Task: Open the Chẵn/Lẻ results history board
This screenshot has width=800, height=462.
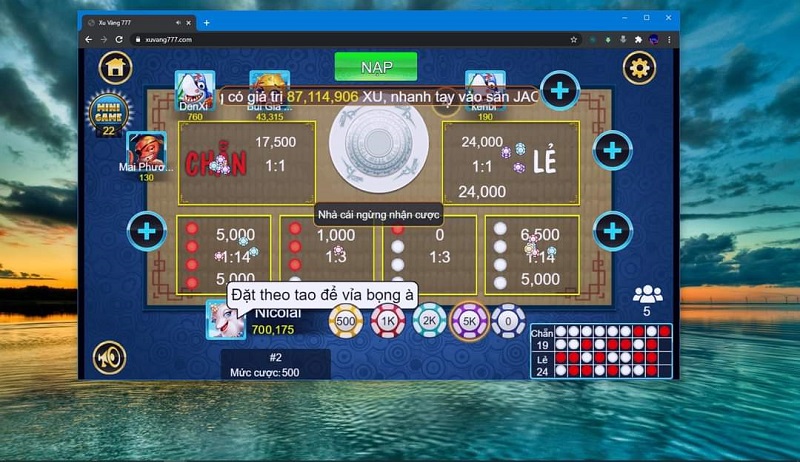Action: [601, 350]
